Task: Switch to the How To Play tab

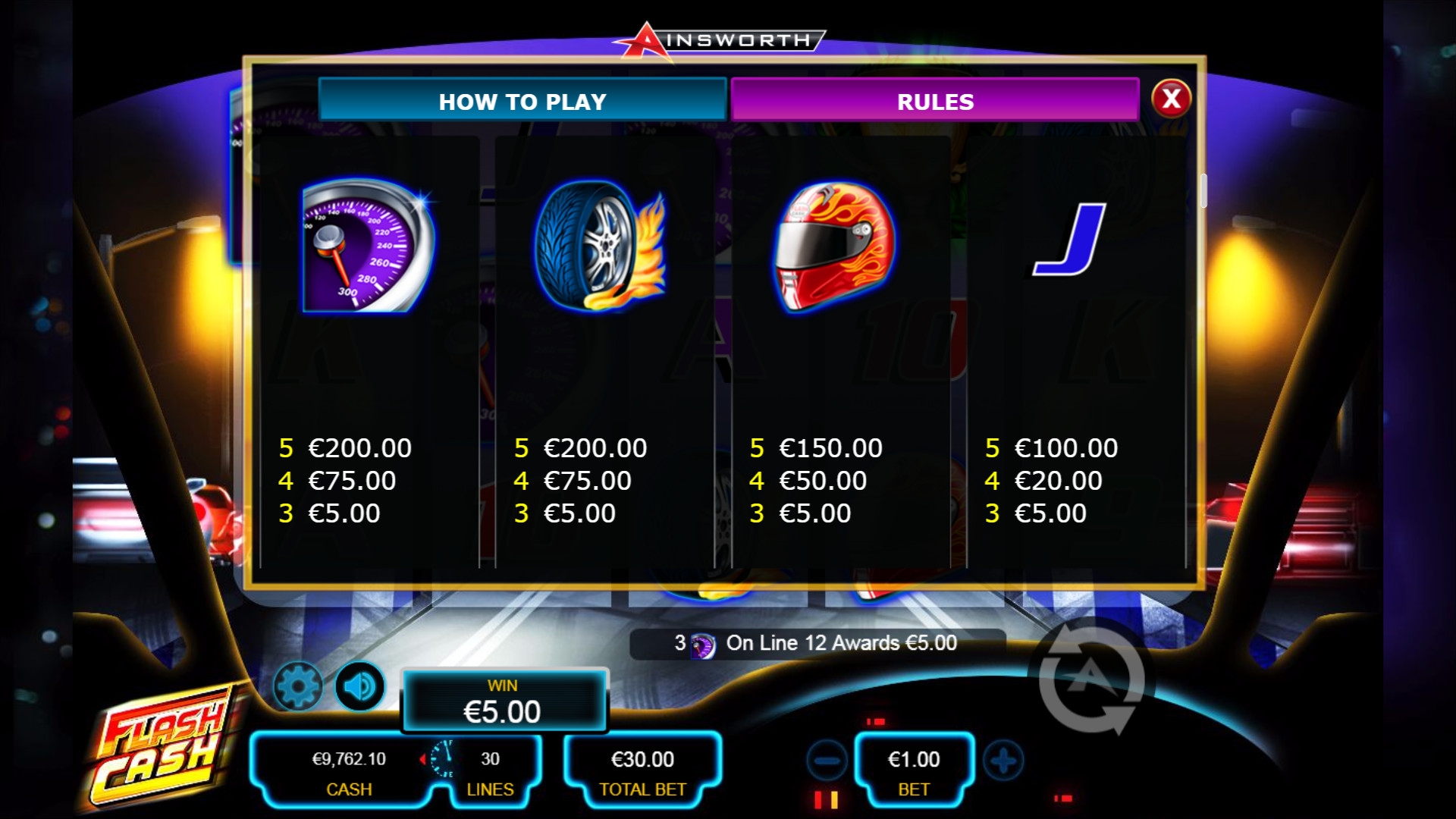Action: pyautogui.click(x=522, y=101)
